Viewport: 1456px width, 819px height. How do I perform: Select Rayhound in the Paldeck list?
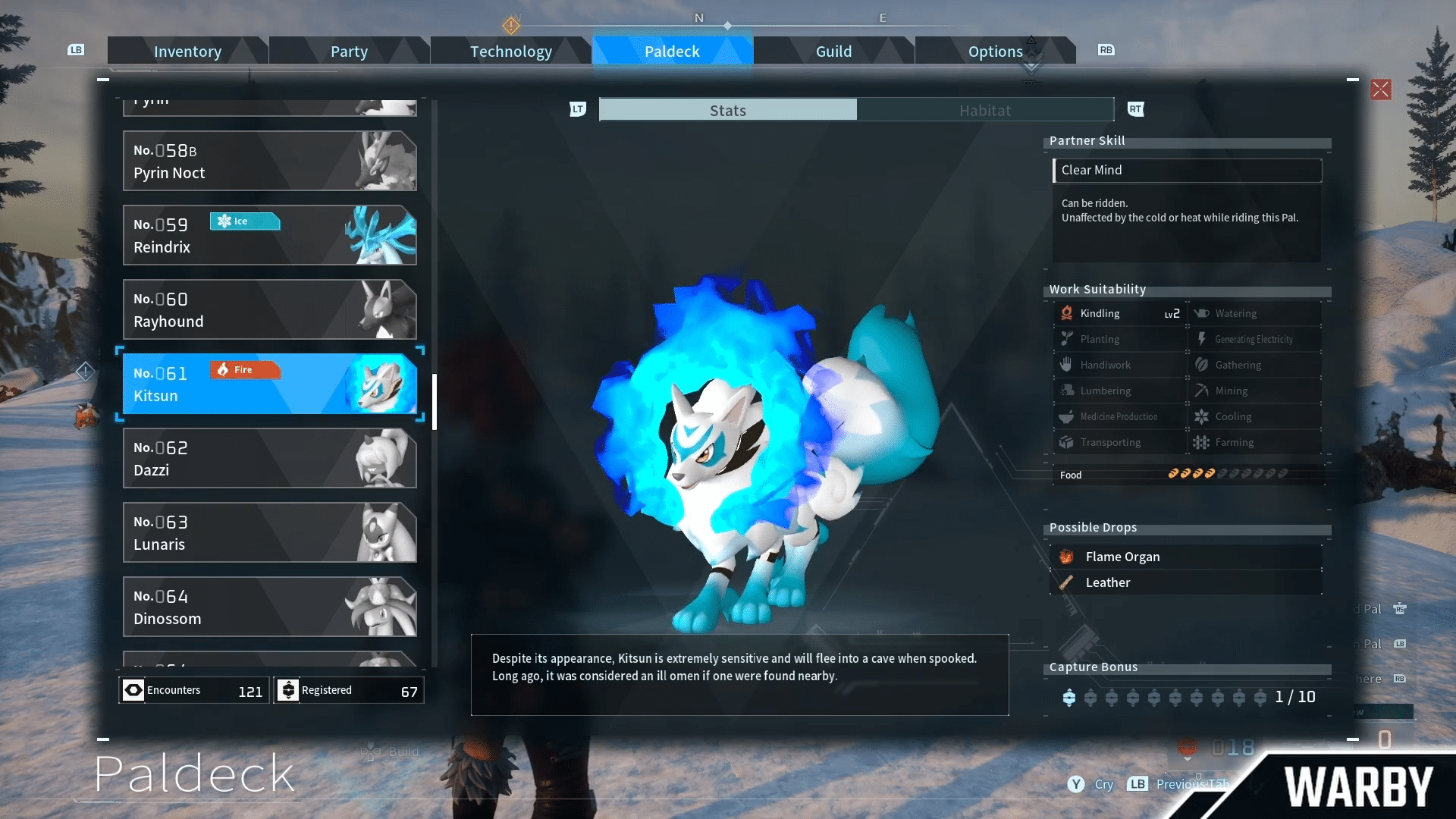pos(269,309)
